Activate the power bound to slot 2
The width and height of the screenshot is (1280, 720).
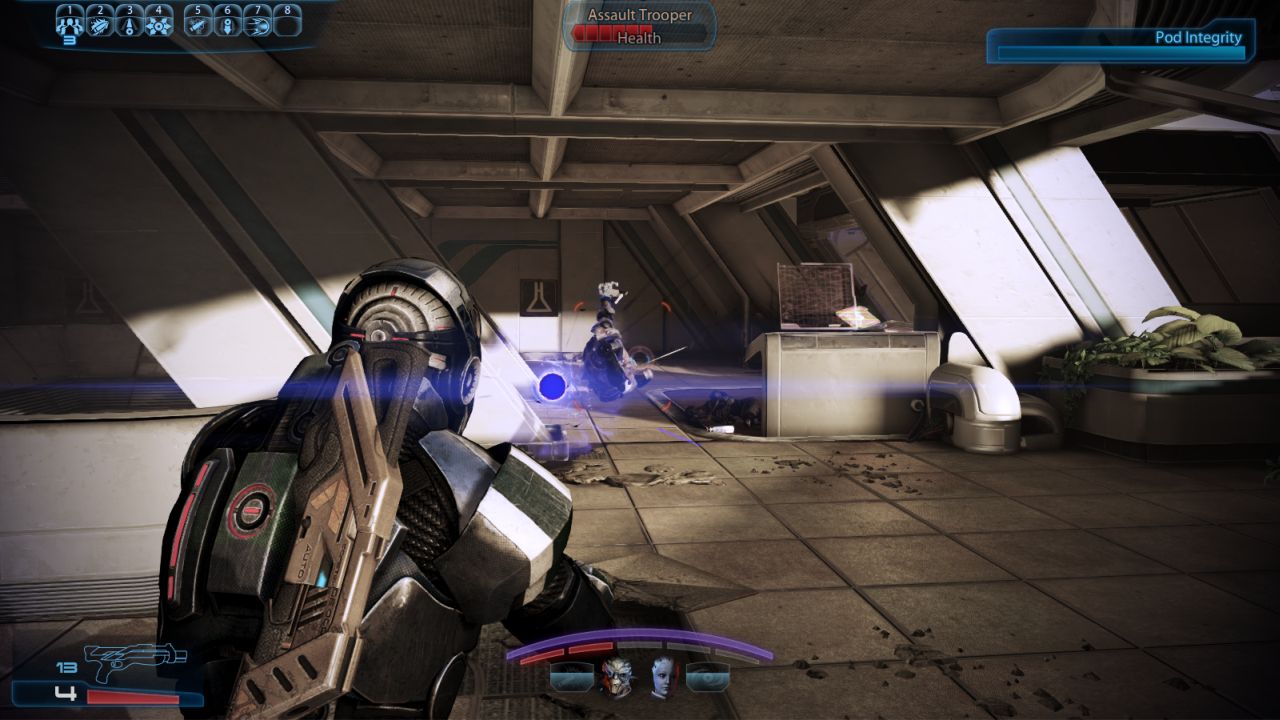100,23
